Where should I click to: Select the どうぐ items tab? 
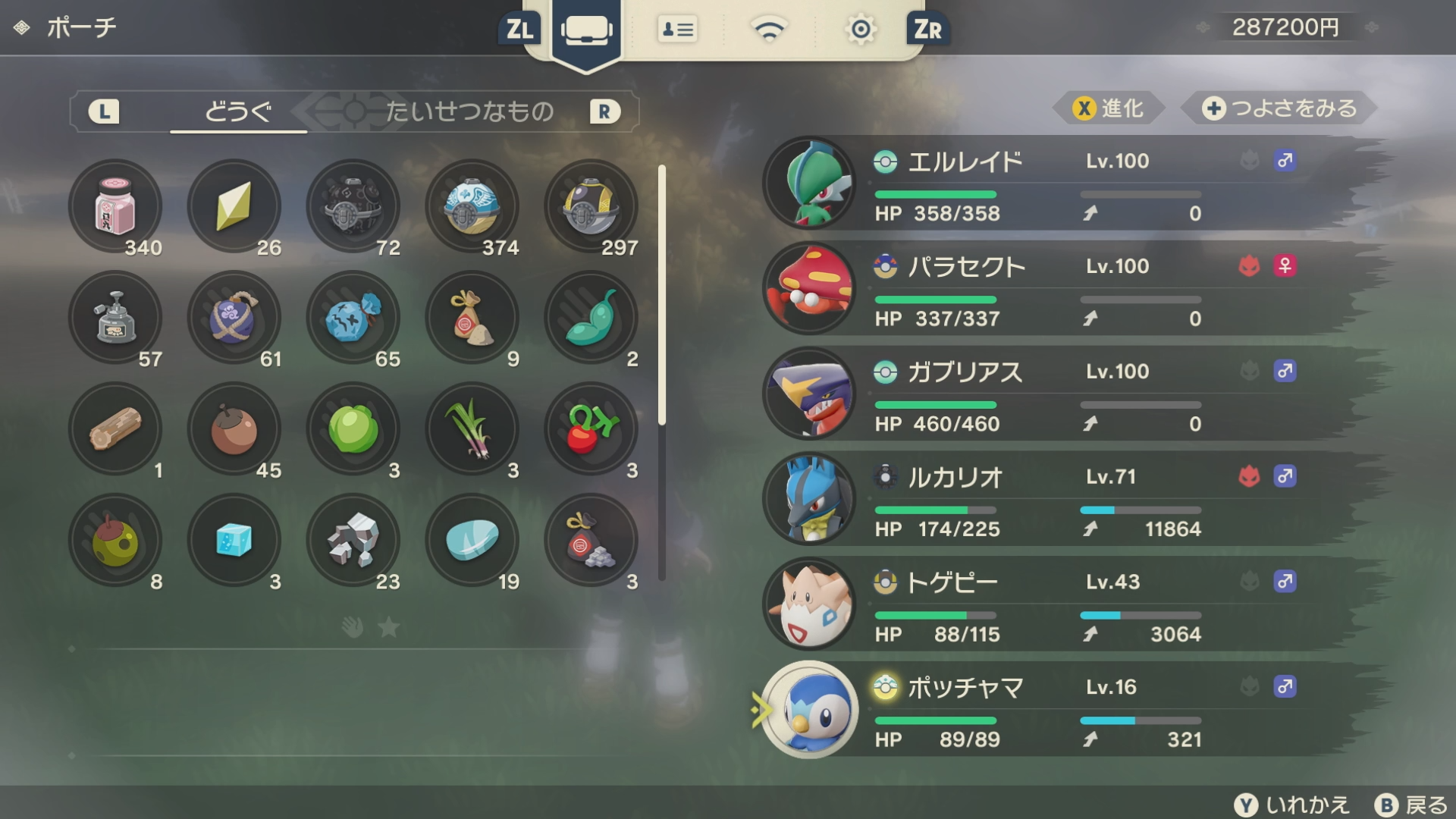click(238, 111)
